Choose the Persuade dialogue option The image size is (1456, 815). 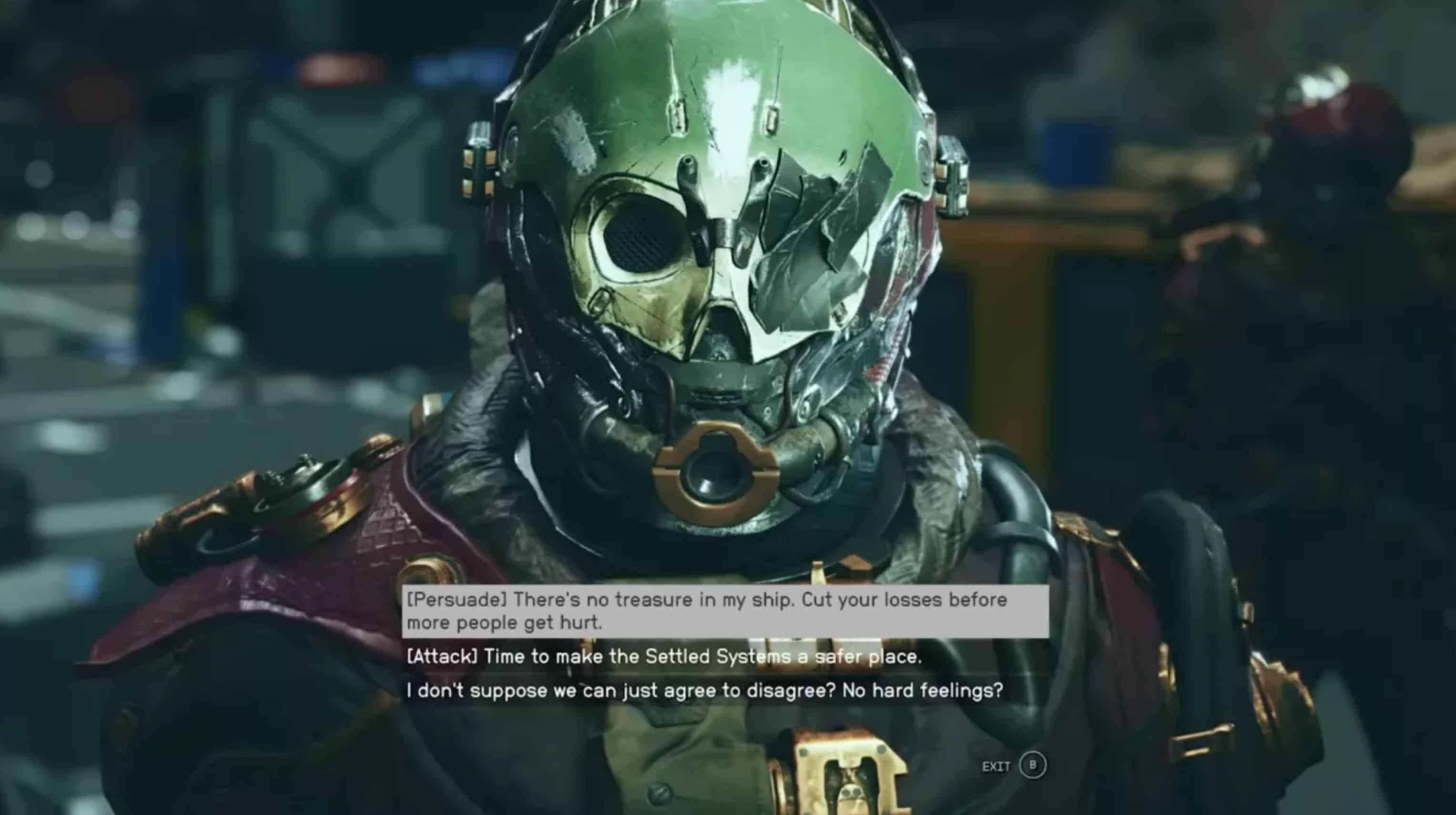(x=707, y=611)
